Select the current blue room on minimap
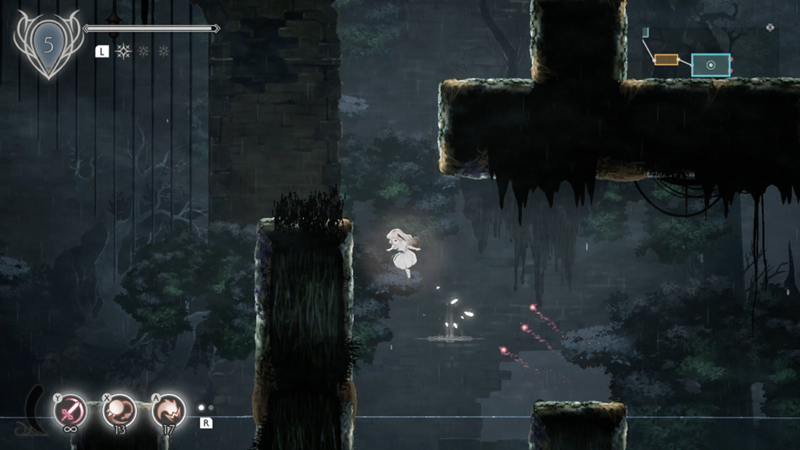Screen dimensions: 800x450 710,65
